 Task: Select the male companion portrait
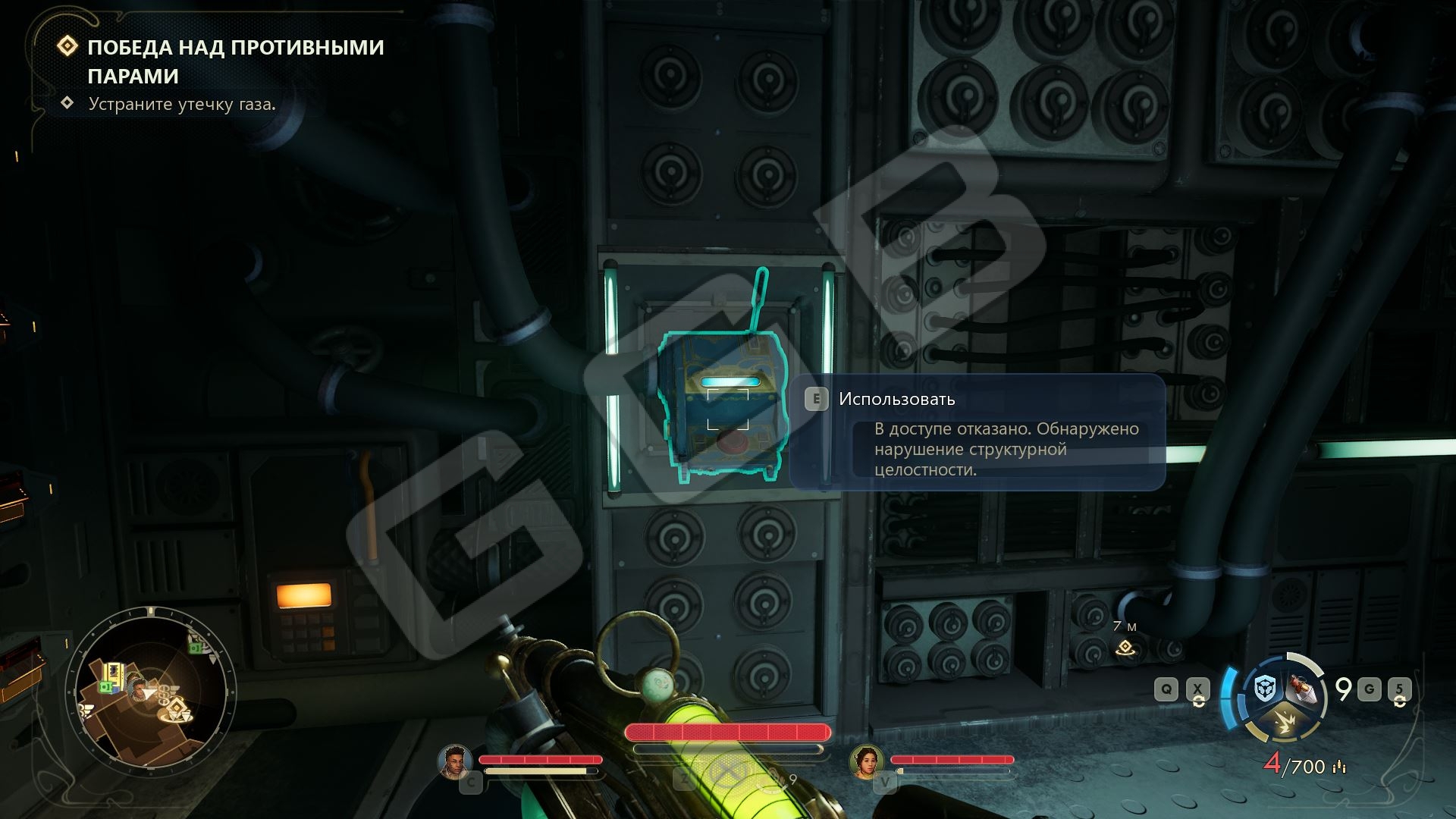pos(455,761)
